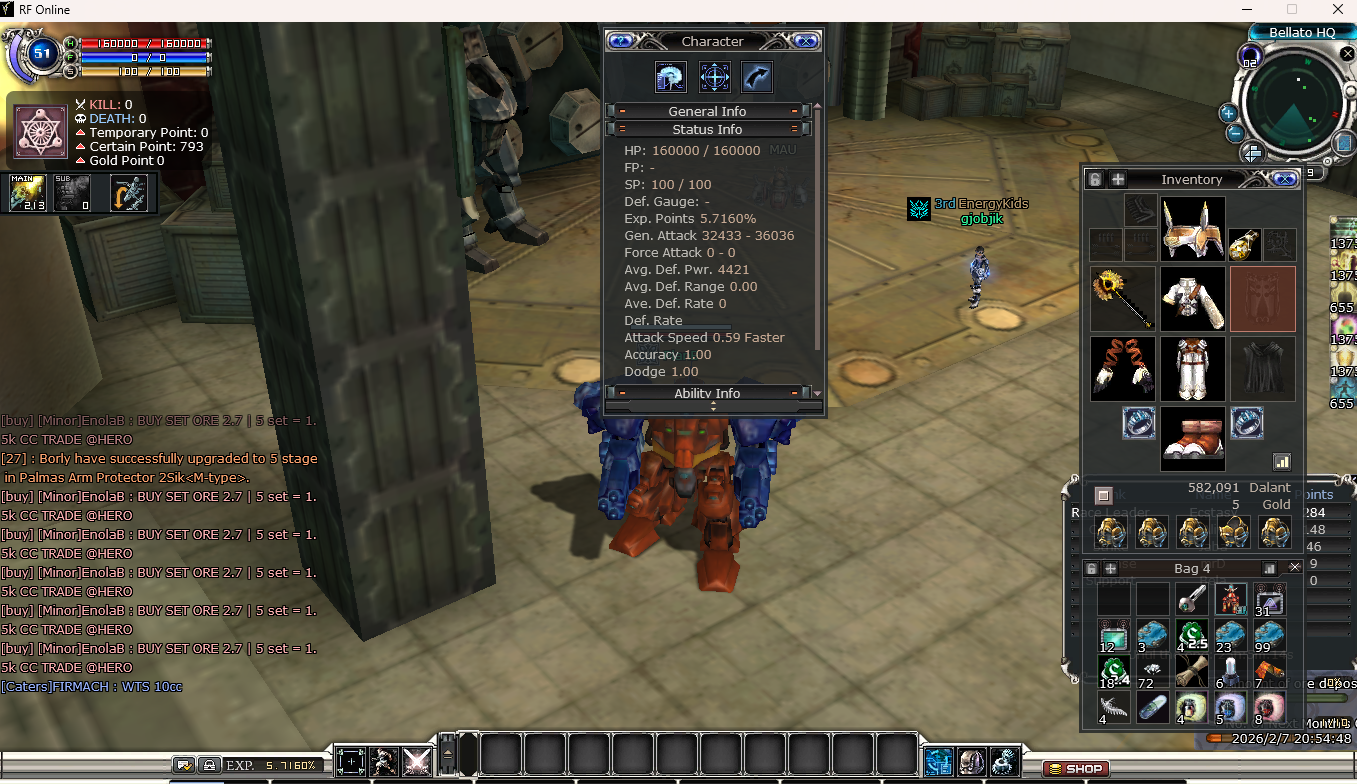Viewport: 1357px width, 784px height.
Task: Open the SHOP button
Action: click(x=1076, y=769)
